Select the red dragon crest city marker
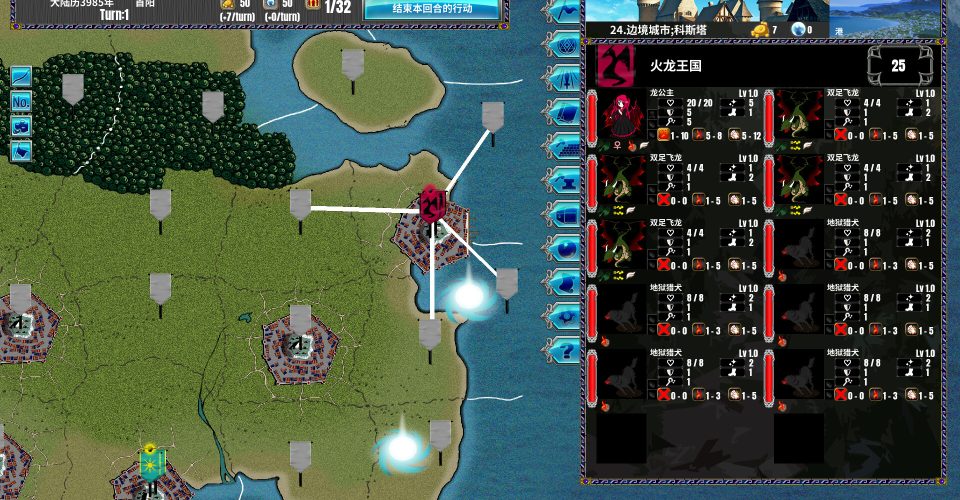This screenshot has width=960, height=500. pyautogui.click(x=433, y=203)
